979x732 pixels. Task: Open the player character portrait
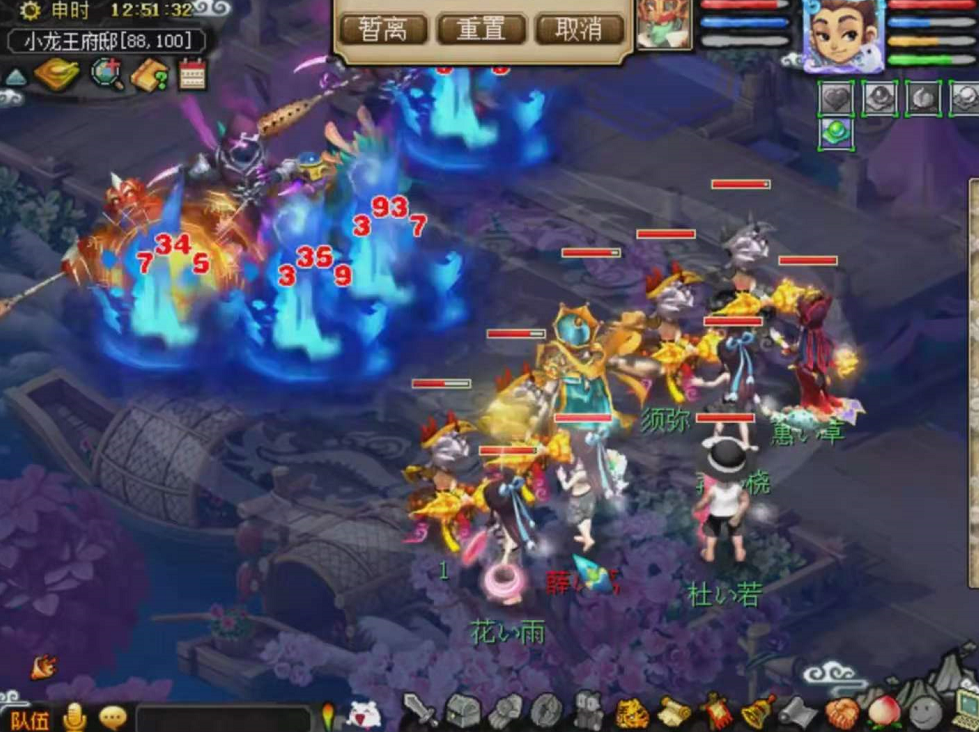[x=845, y=33]
